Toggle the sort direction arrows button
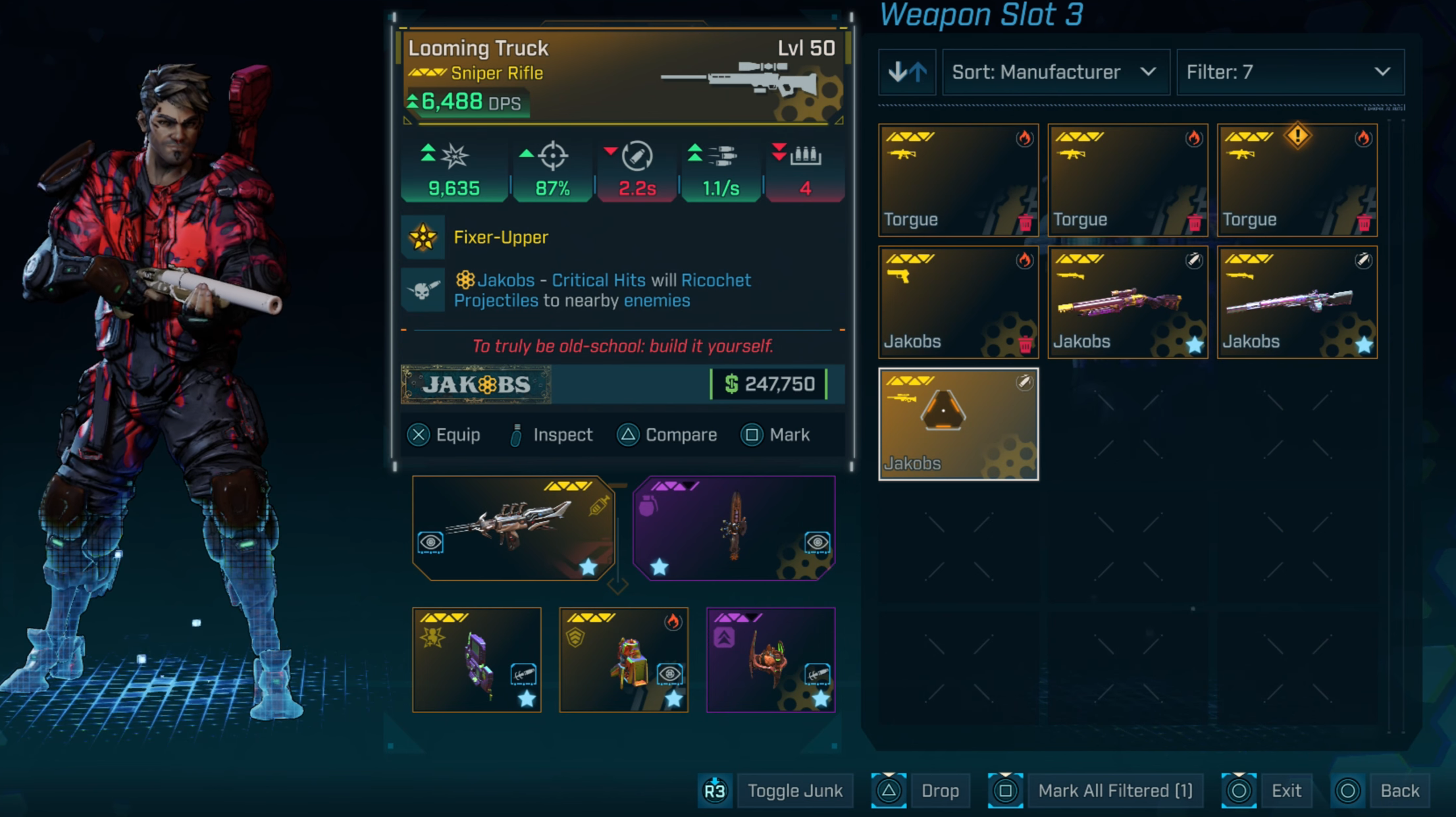 click(x=907, y=72)
